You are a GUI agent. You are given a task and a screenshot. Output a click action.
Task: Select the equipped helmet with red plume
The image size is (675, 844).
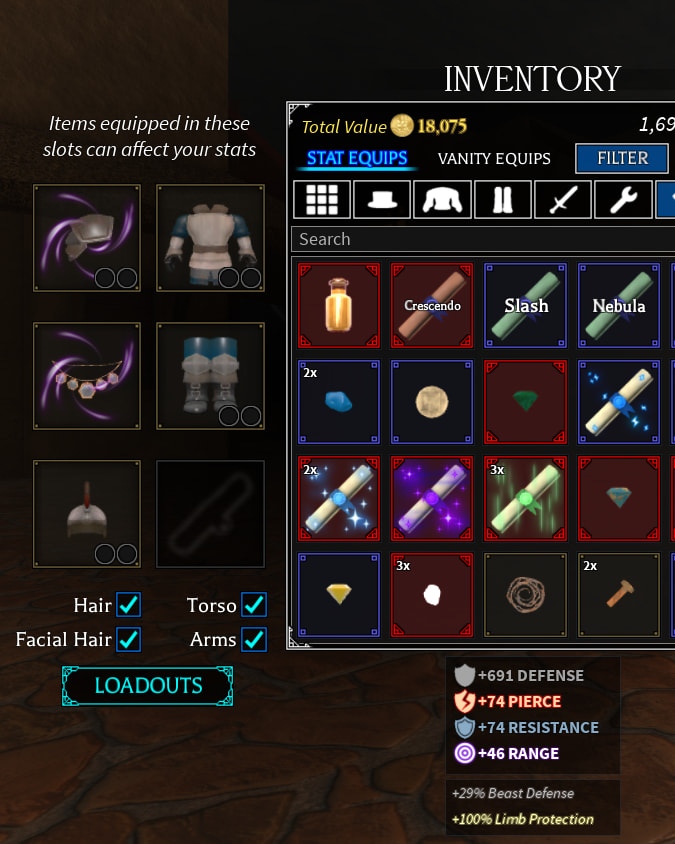click(x=86, y=514)
